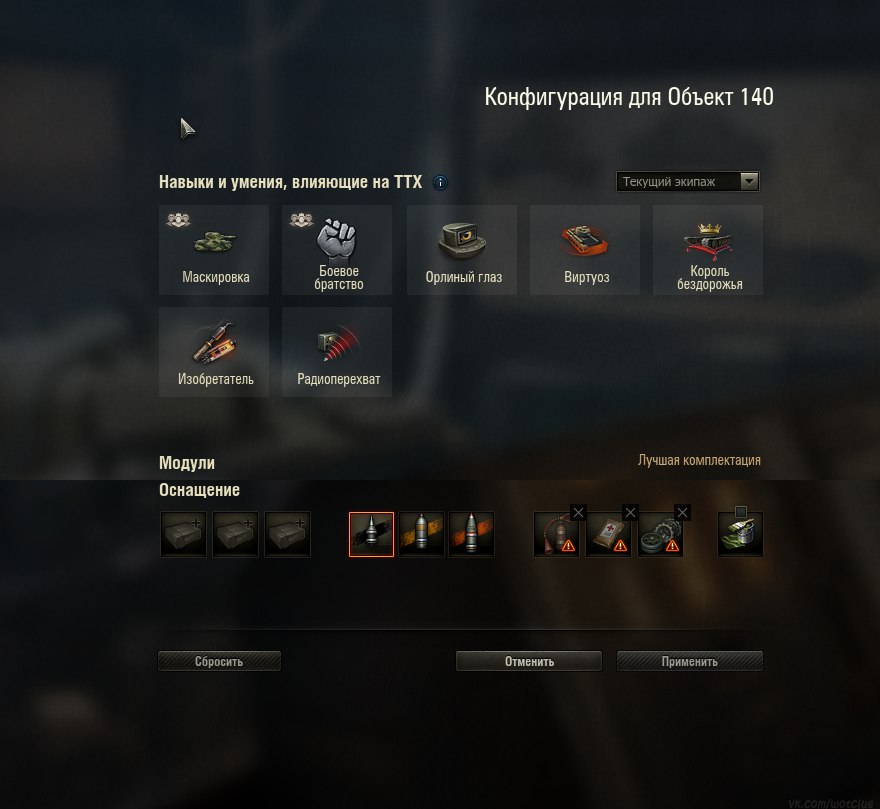
Task: Choose the Виртуоз skill tile
Action: 585,250
